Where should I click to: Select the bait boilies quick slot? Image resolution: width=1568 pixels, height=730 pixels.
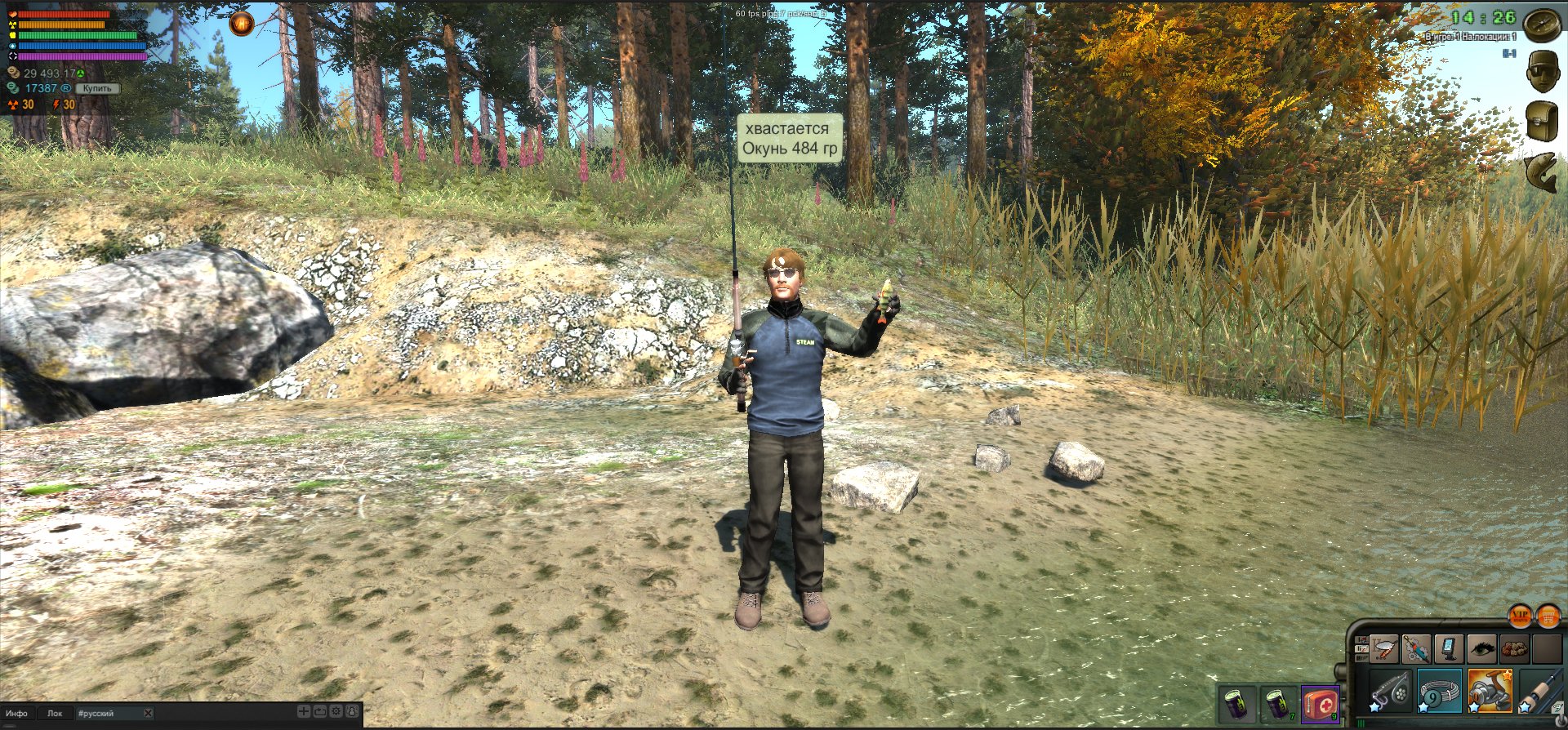[1514, 648]
